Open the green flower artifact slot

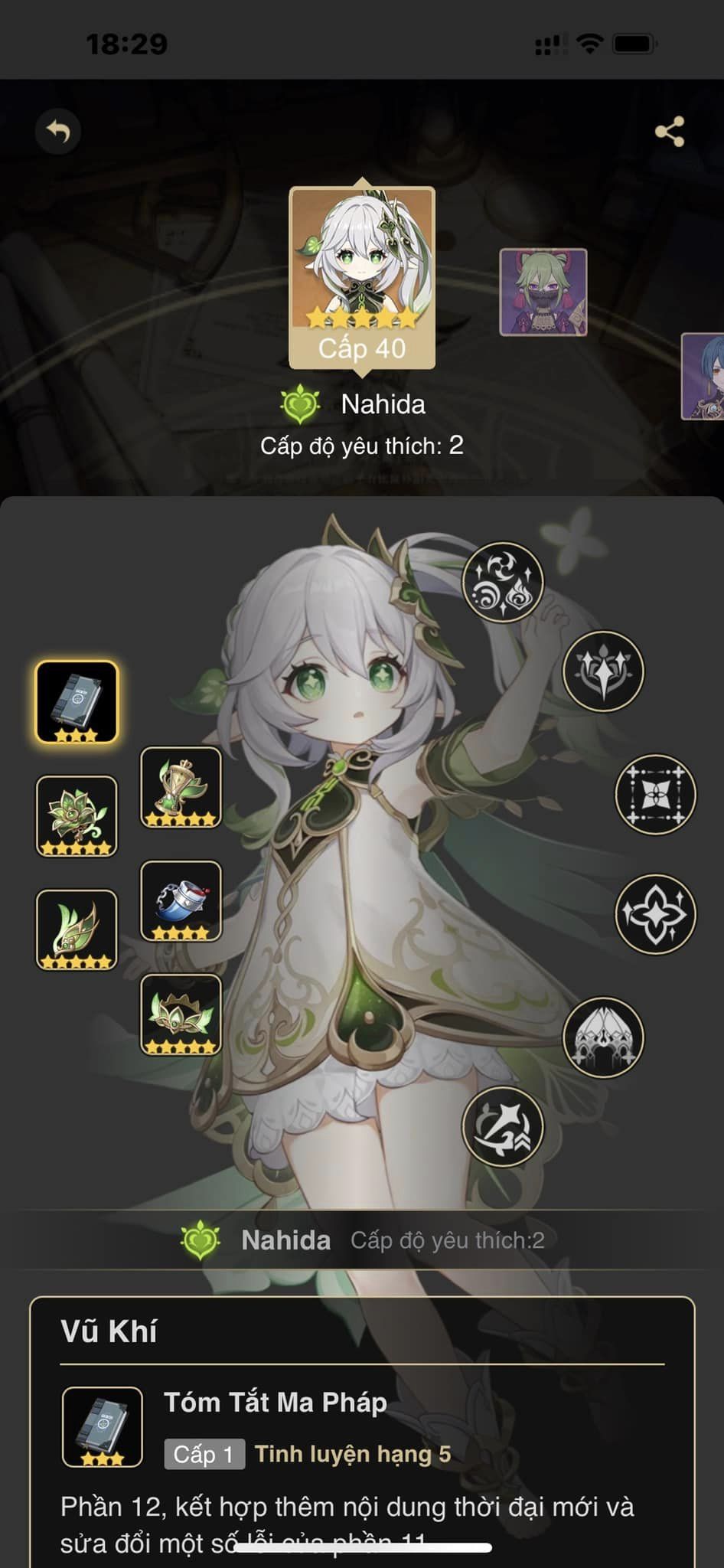77,815
